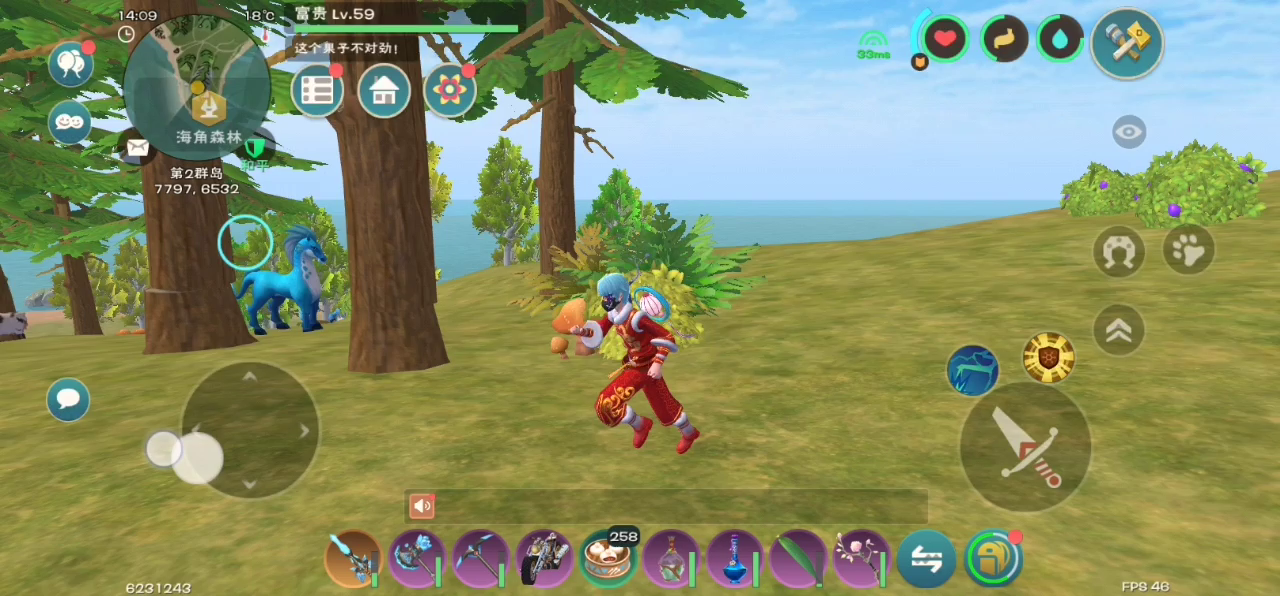This screenshot has height=596, width=1280.
Task: Open the flower event icon
Action: tap(450, 91)
